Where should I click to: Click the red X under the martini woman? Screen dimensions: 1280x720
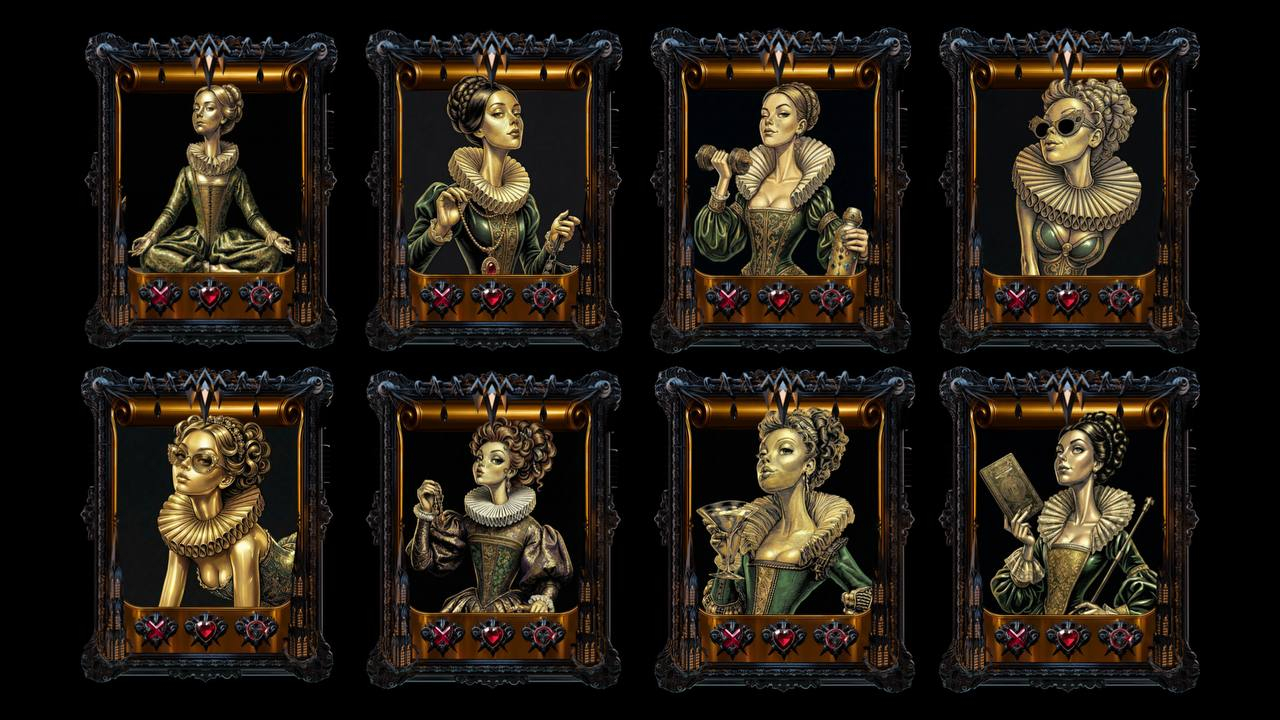point(730,636)
